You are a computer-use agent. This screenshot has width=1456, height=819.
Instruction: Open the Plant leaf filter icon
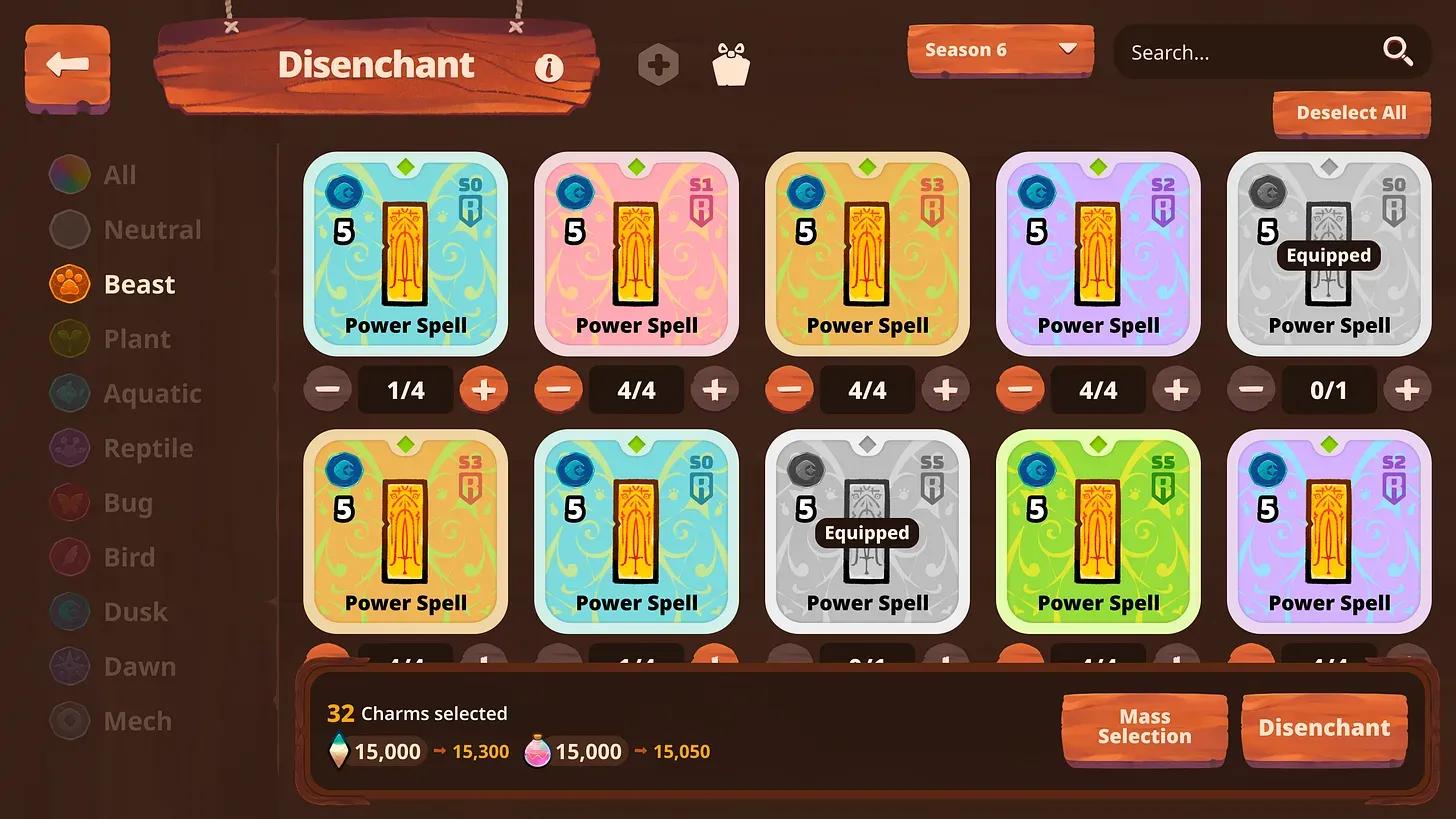[x=69, y=338]
